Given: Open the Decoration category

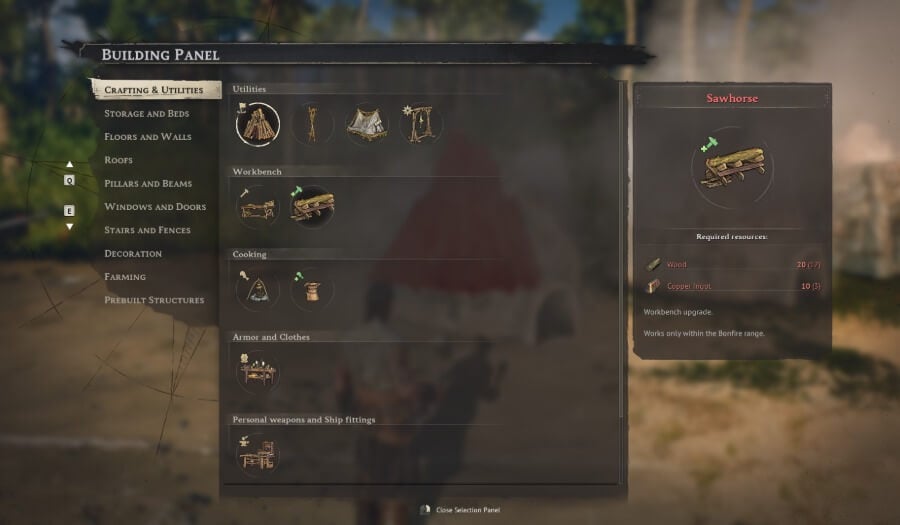Looking at the screenshot, I should [x=133, y=254].
